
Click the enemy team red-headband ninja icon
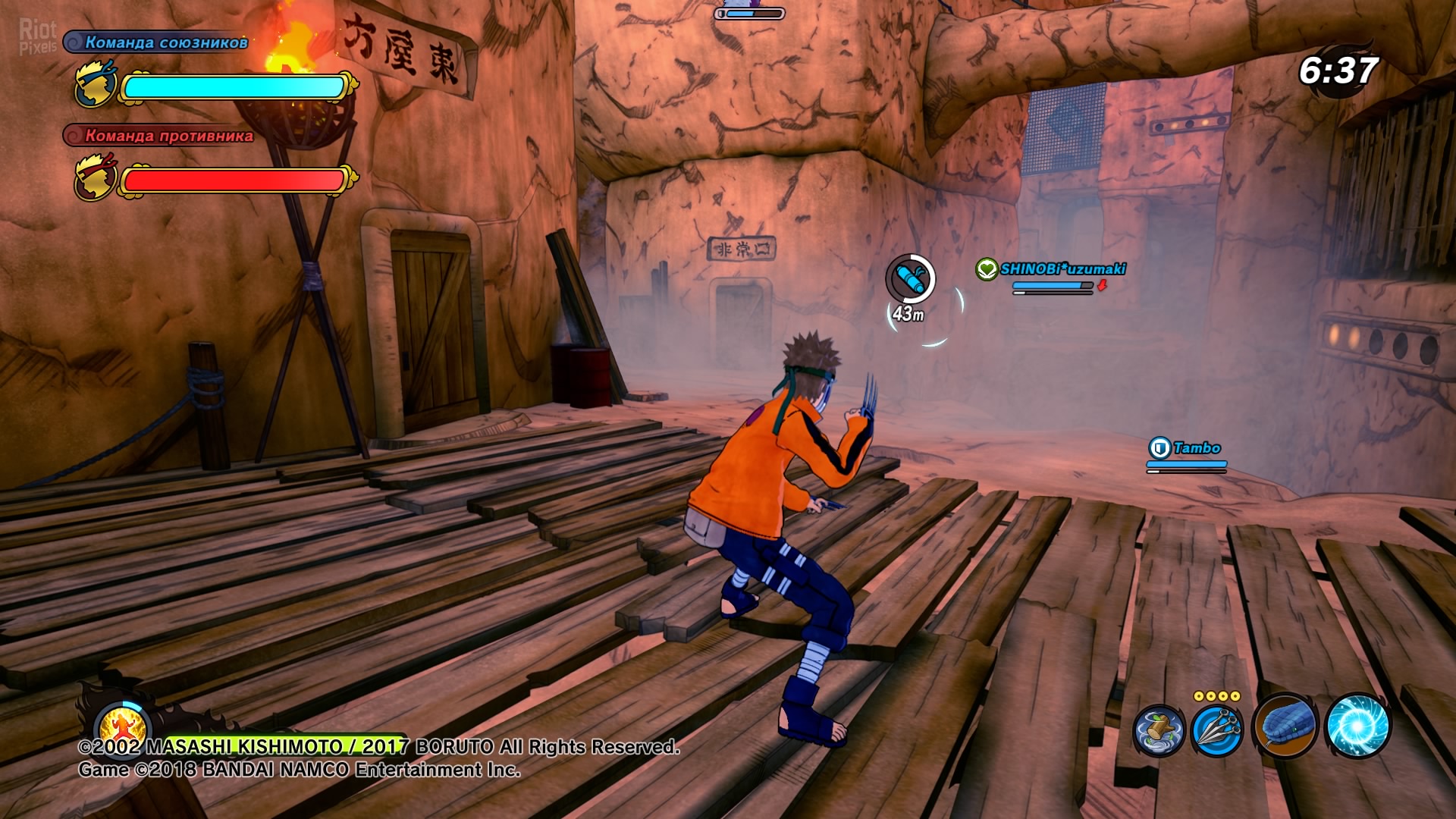(x=96, y=178)
